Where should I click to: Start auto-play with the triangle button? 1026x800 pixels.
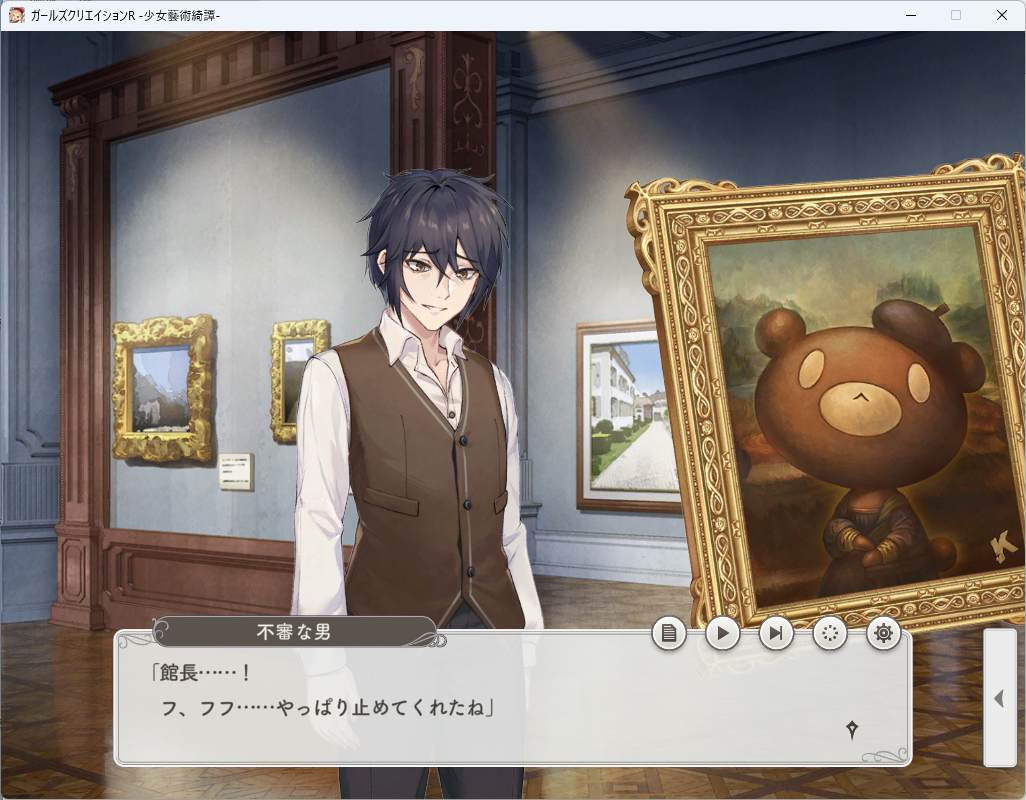click(723, 633)
